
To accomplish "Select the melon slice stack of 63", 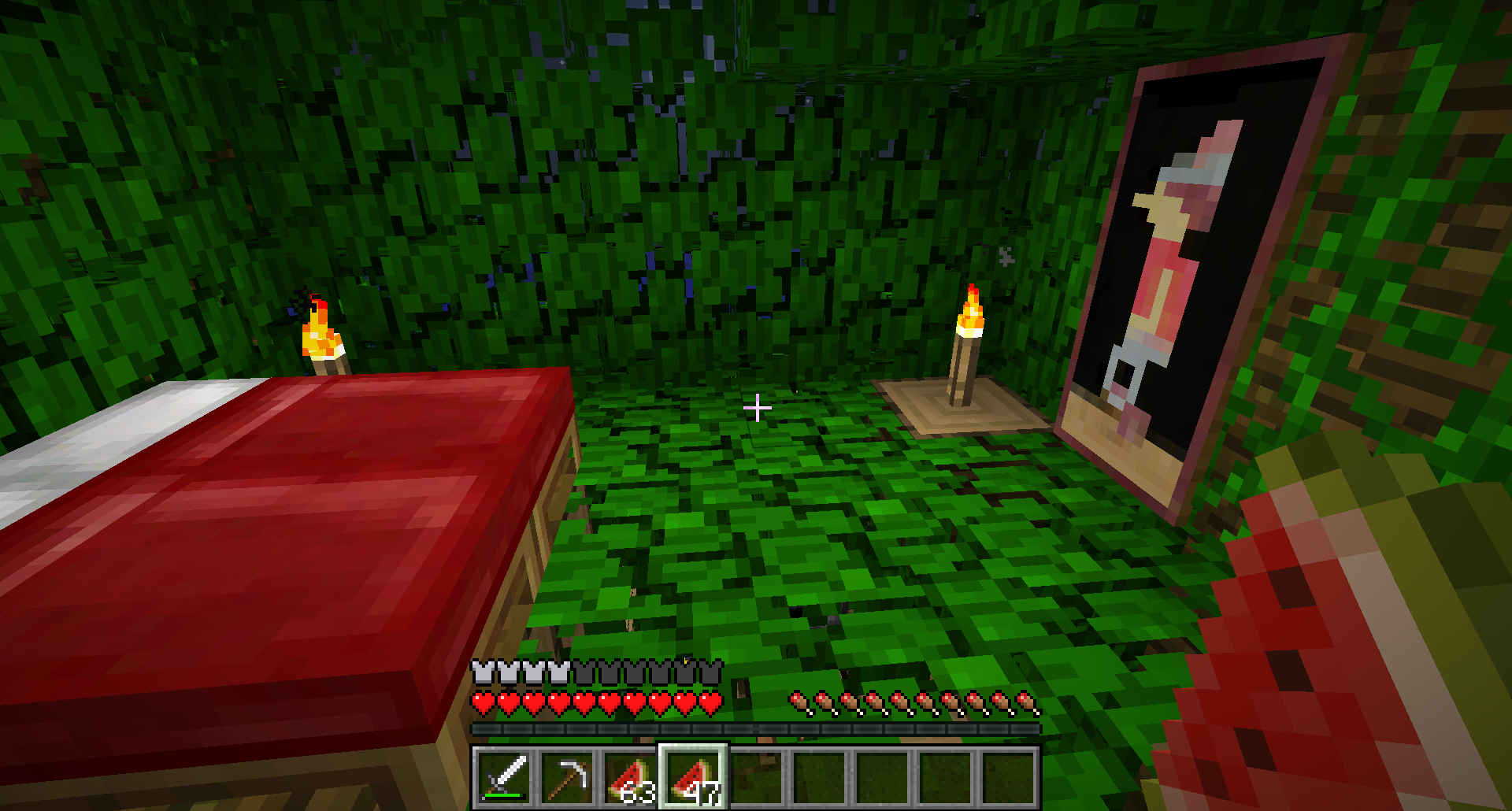I will click(630, 778).
